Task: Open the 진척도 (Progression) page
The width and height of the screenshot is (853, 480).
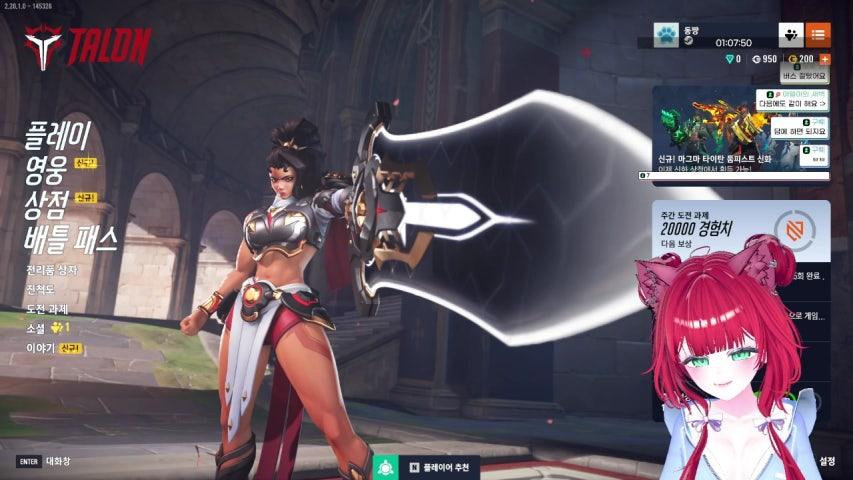Action: pyautogui.click(x=42, y=290)
